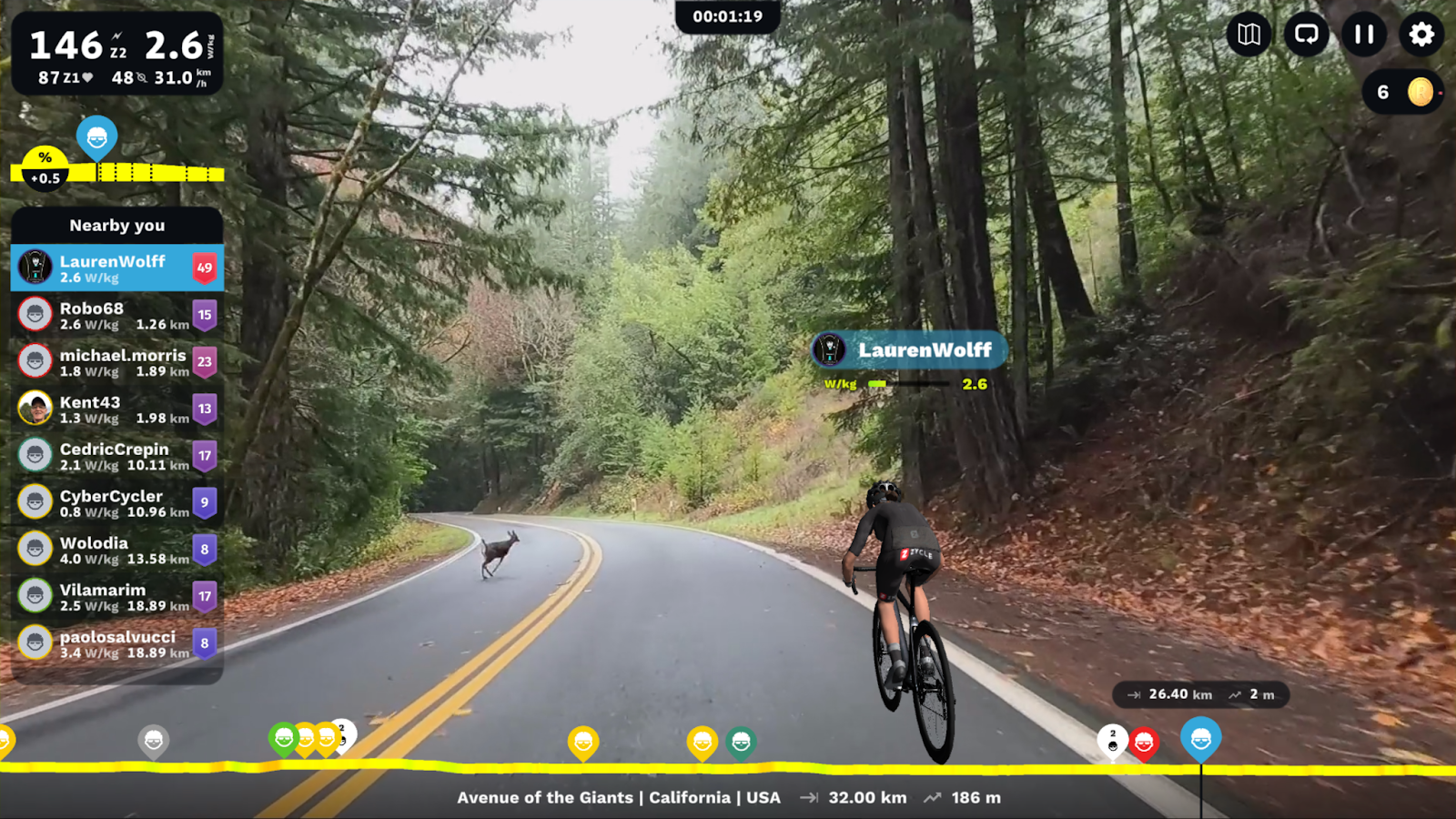The height and width of the screenshot is (819, 1456).
Task: Click the blue rider marker on the elevation profile
Action: click(96, 138)
